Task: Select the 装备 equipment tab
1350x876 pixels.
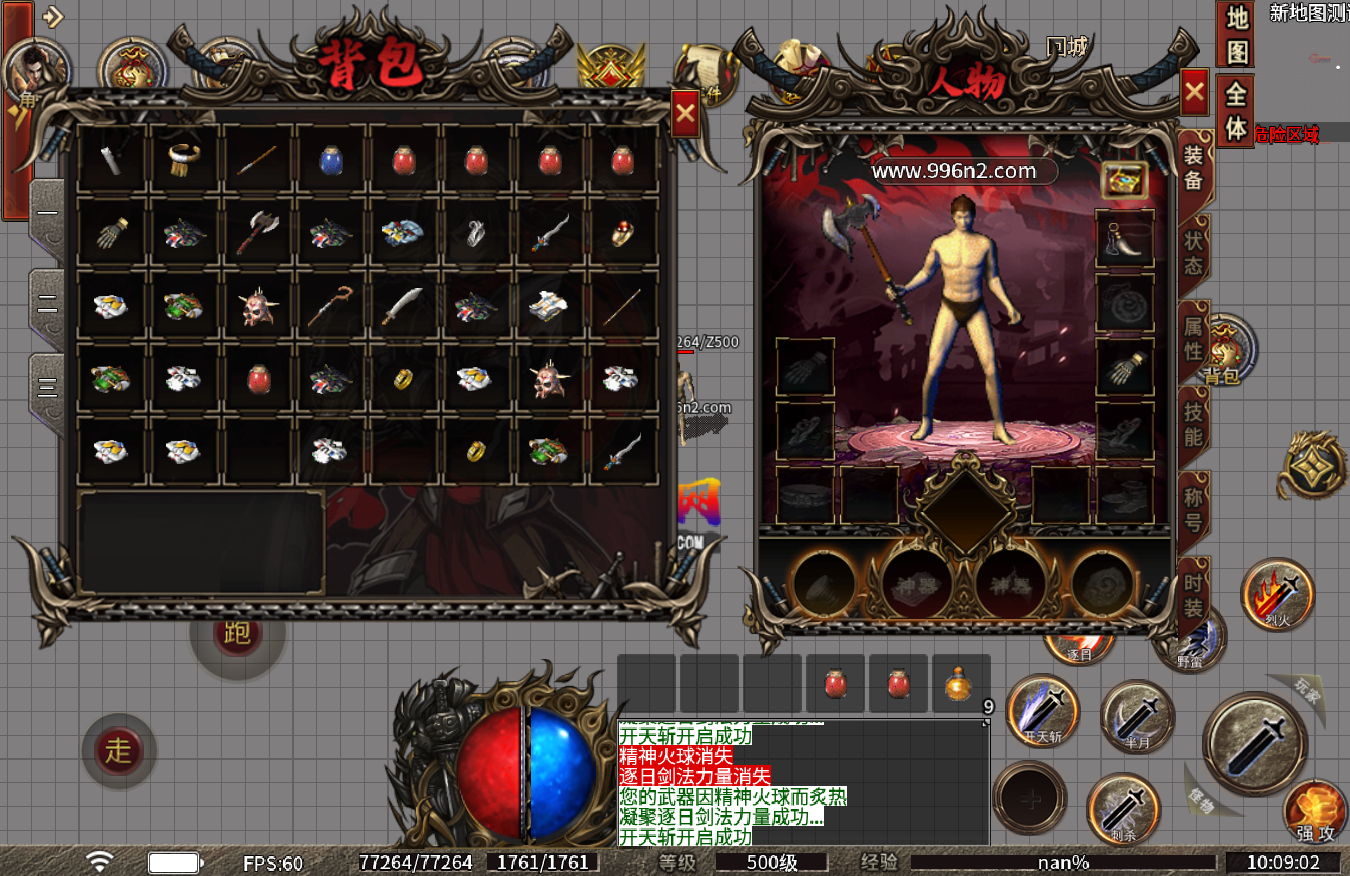Action: (1193, 168)
